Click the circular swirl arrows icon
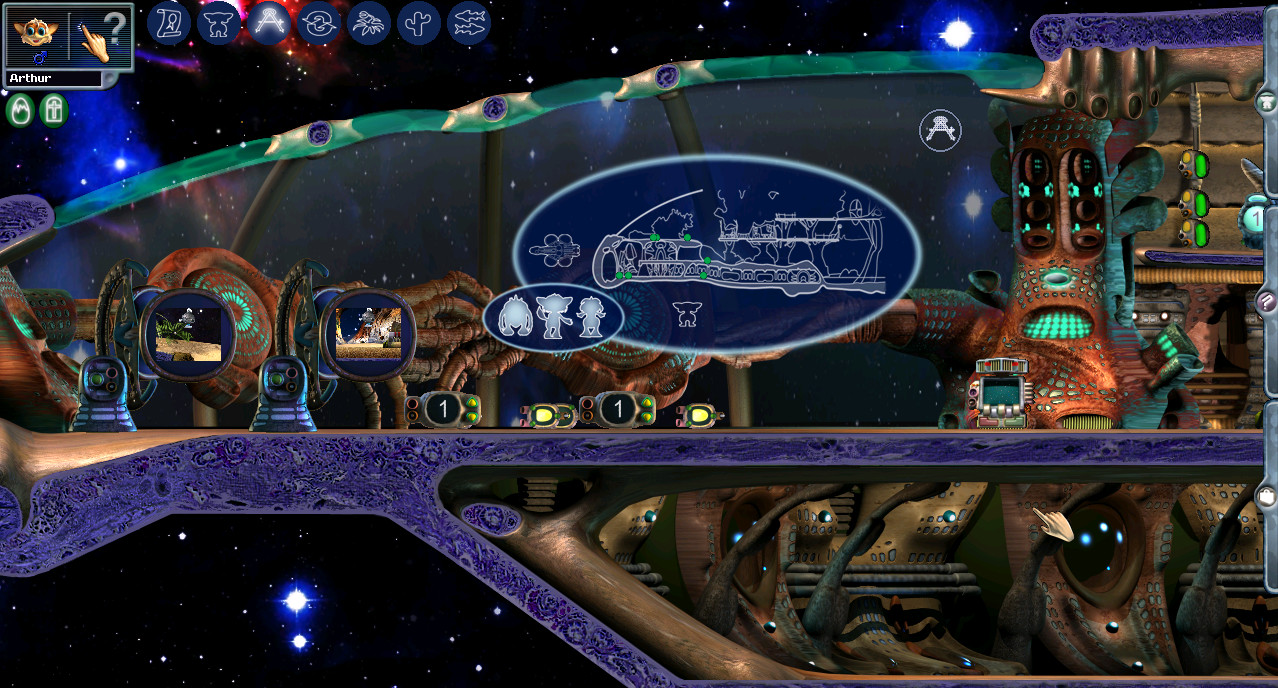Image resolution: width=1278 pixels, height=688 pixels. [319, 22]
